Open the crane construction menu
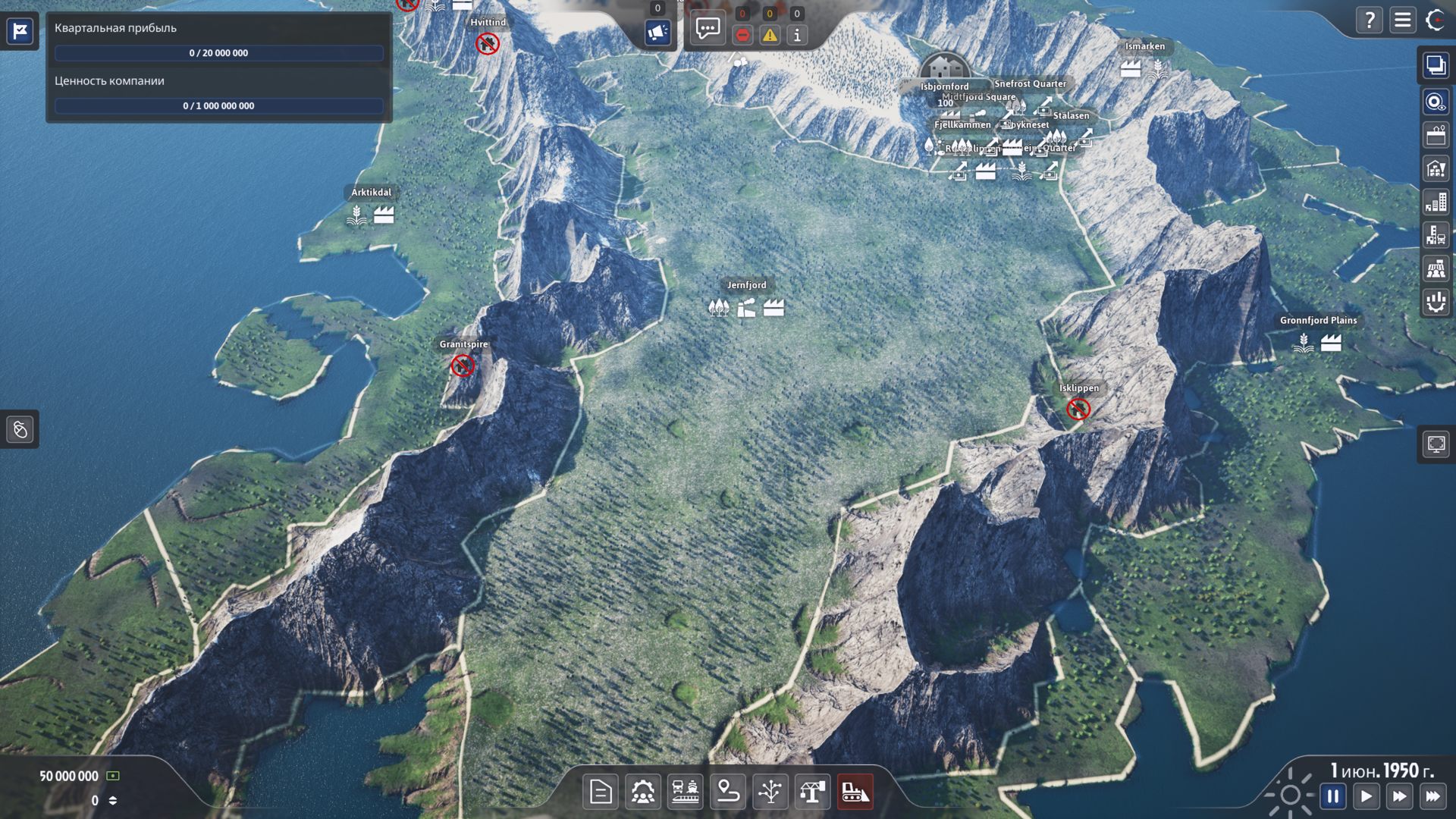1456x819 pixels. pos(812,792)
